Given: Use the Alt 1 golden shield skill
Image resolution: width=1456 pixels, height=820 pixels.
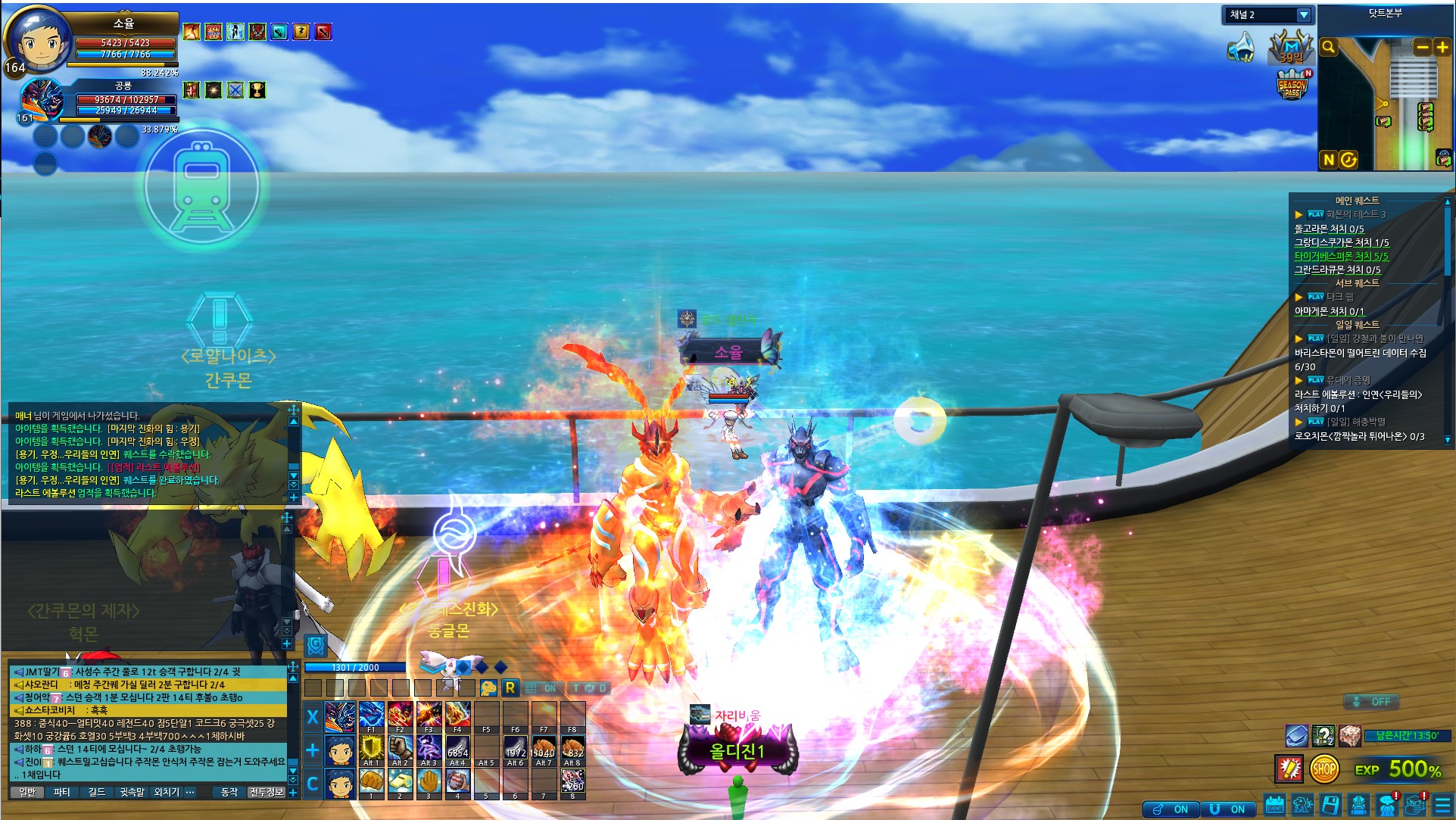Looking at the screenshot, I should [371, 750].
